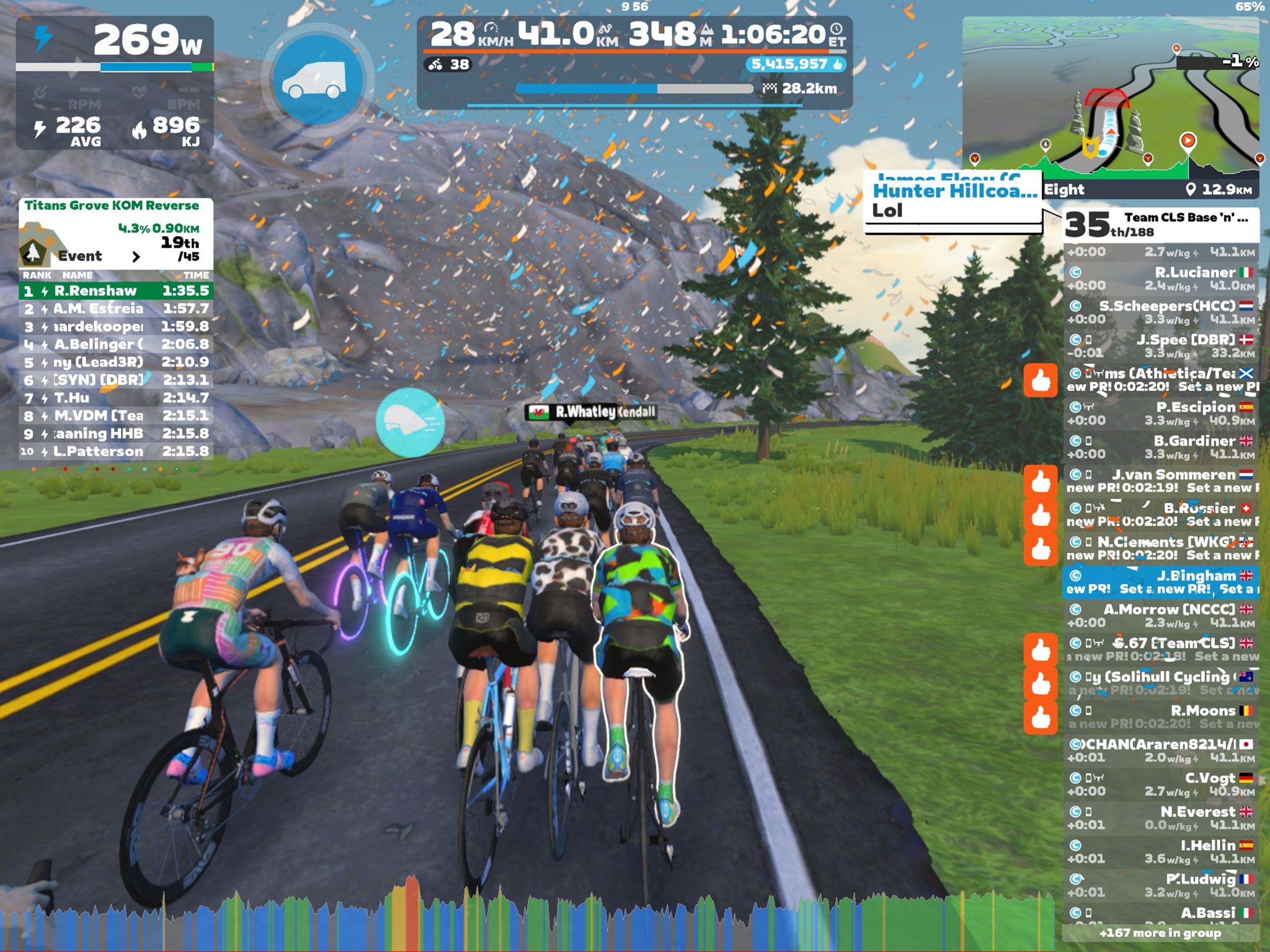Pick A.Morrow [NCCC] from the rider list
Screen dimensions: 1270x952
[x=1160, y=615]
